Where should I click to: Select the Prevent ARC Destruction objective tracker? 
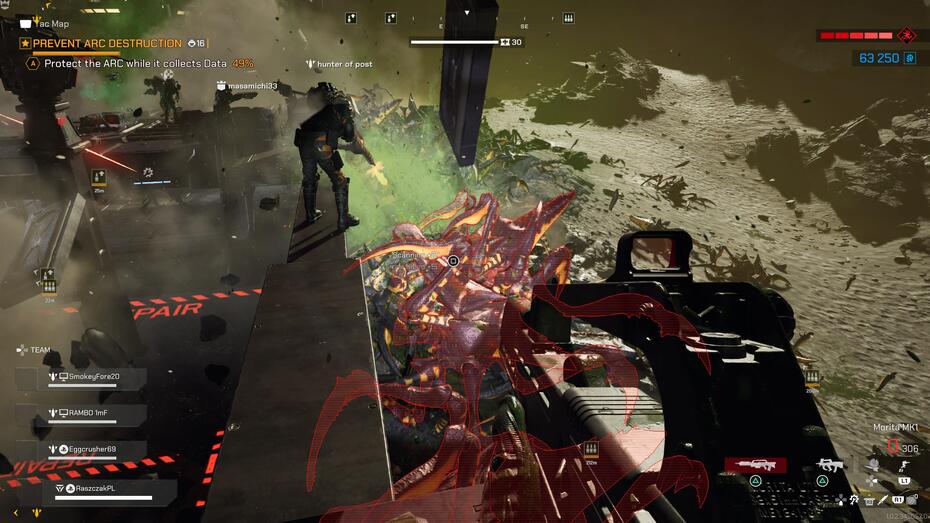pos(105,44)
